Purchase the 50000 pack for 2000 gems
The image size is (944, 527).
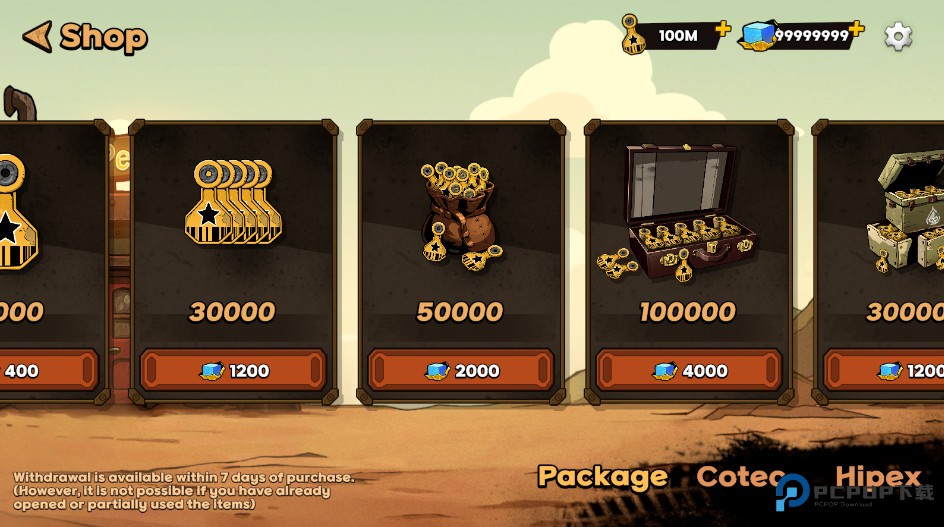461,370
